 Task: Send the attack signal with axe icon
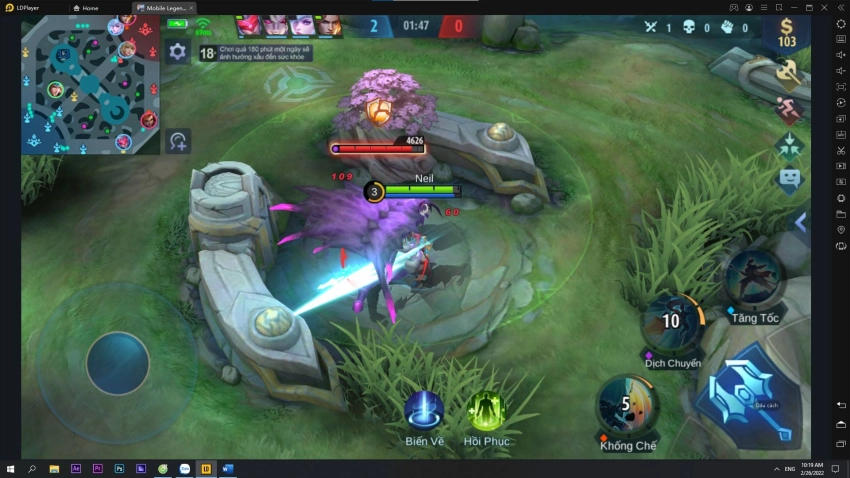coord(789,72)
